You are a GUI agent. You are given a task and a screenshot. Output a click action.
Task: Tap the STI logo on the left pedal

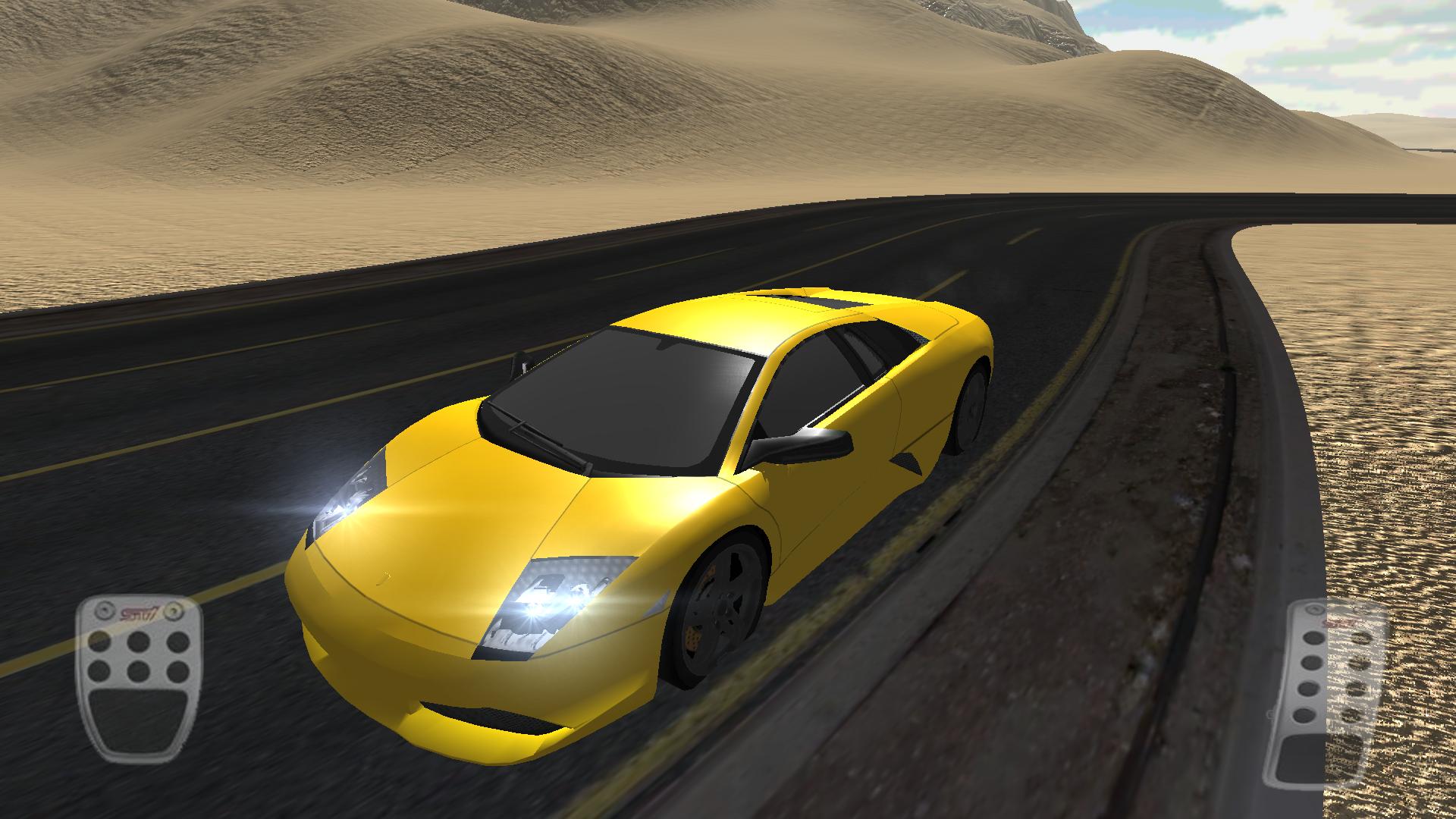pos(139,613)
